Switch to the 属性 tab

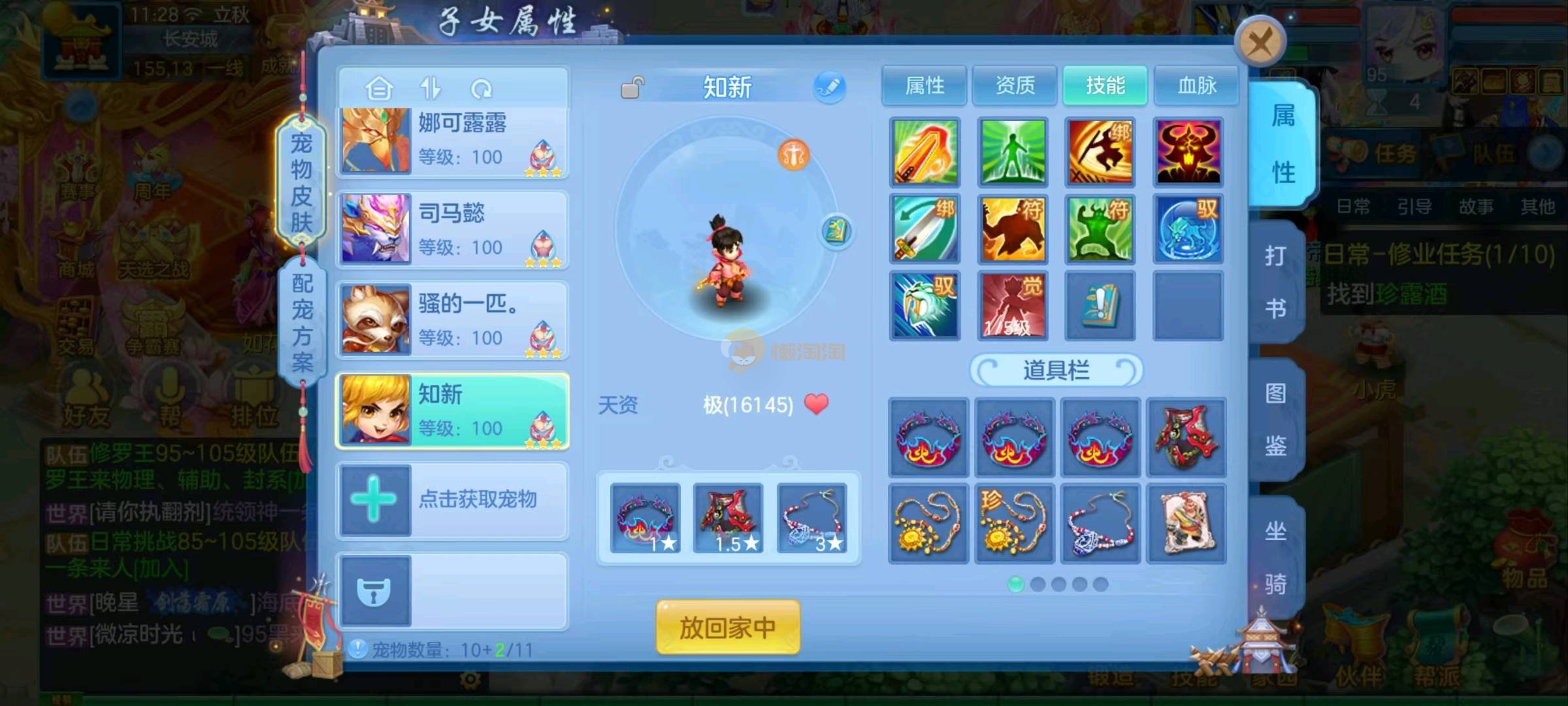[x=924, y=85]
